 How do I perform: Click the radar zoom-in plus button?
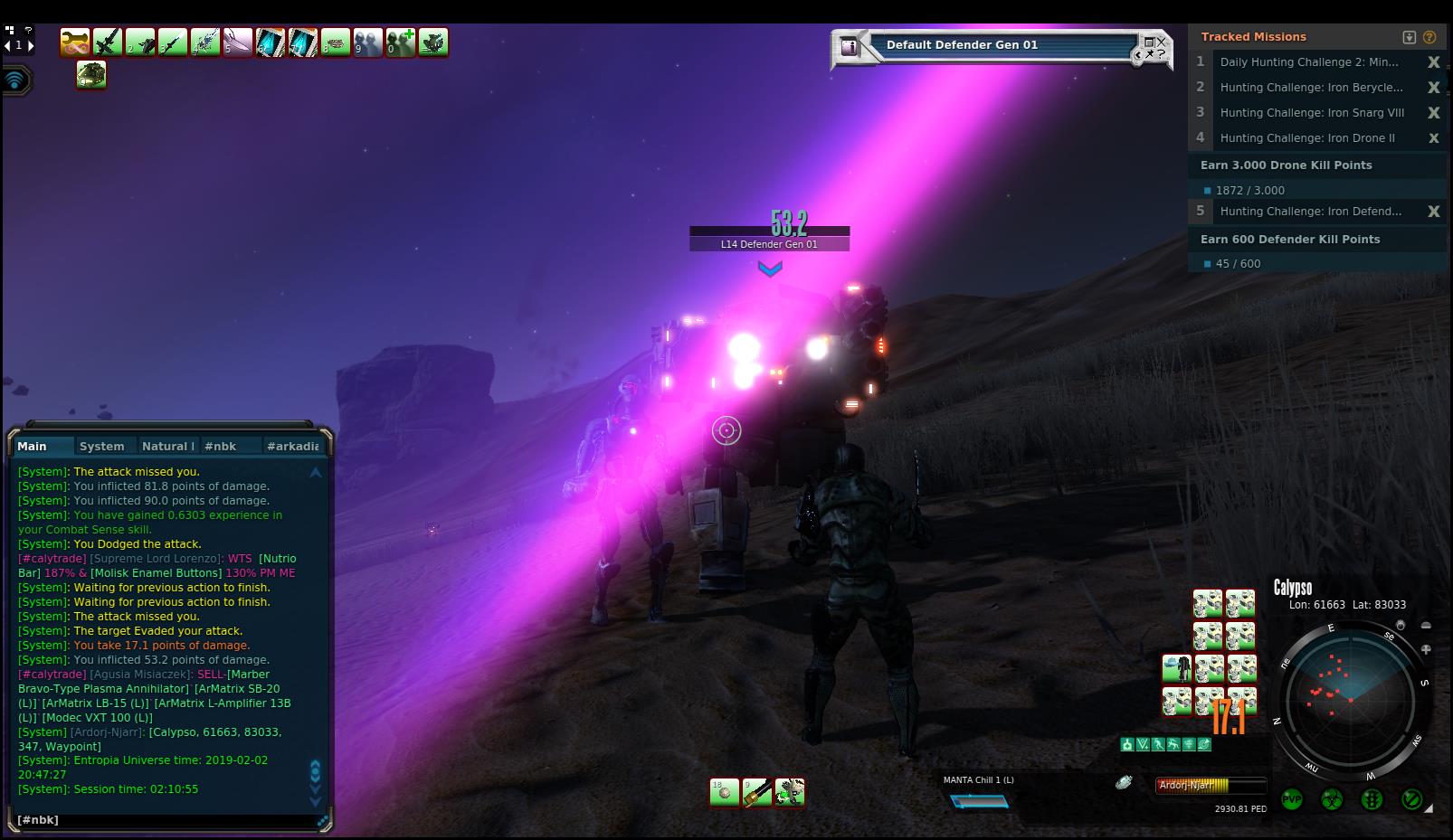1426,649
